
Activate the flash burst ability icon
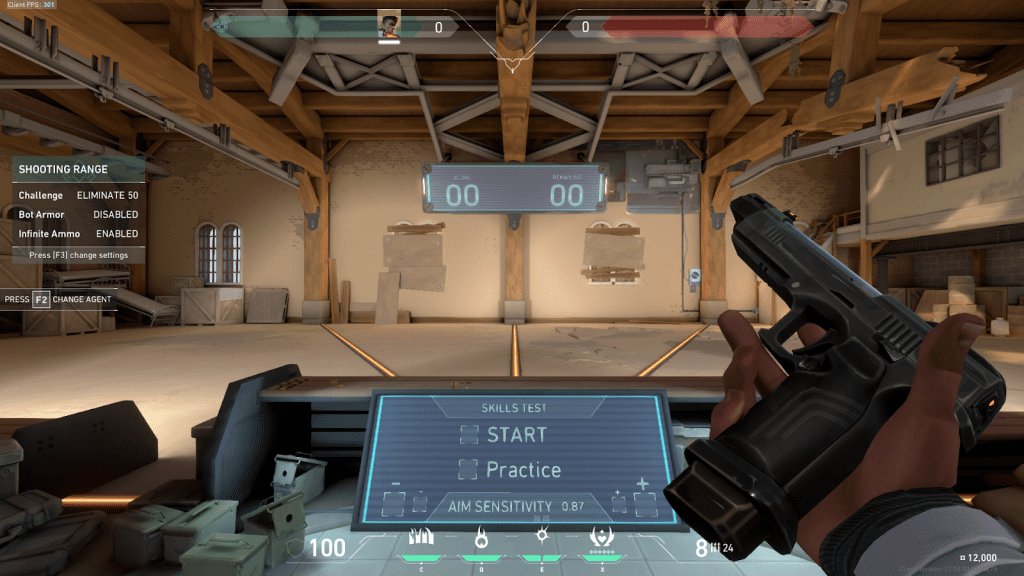point(542,537)
